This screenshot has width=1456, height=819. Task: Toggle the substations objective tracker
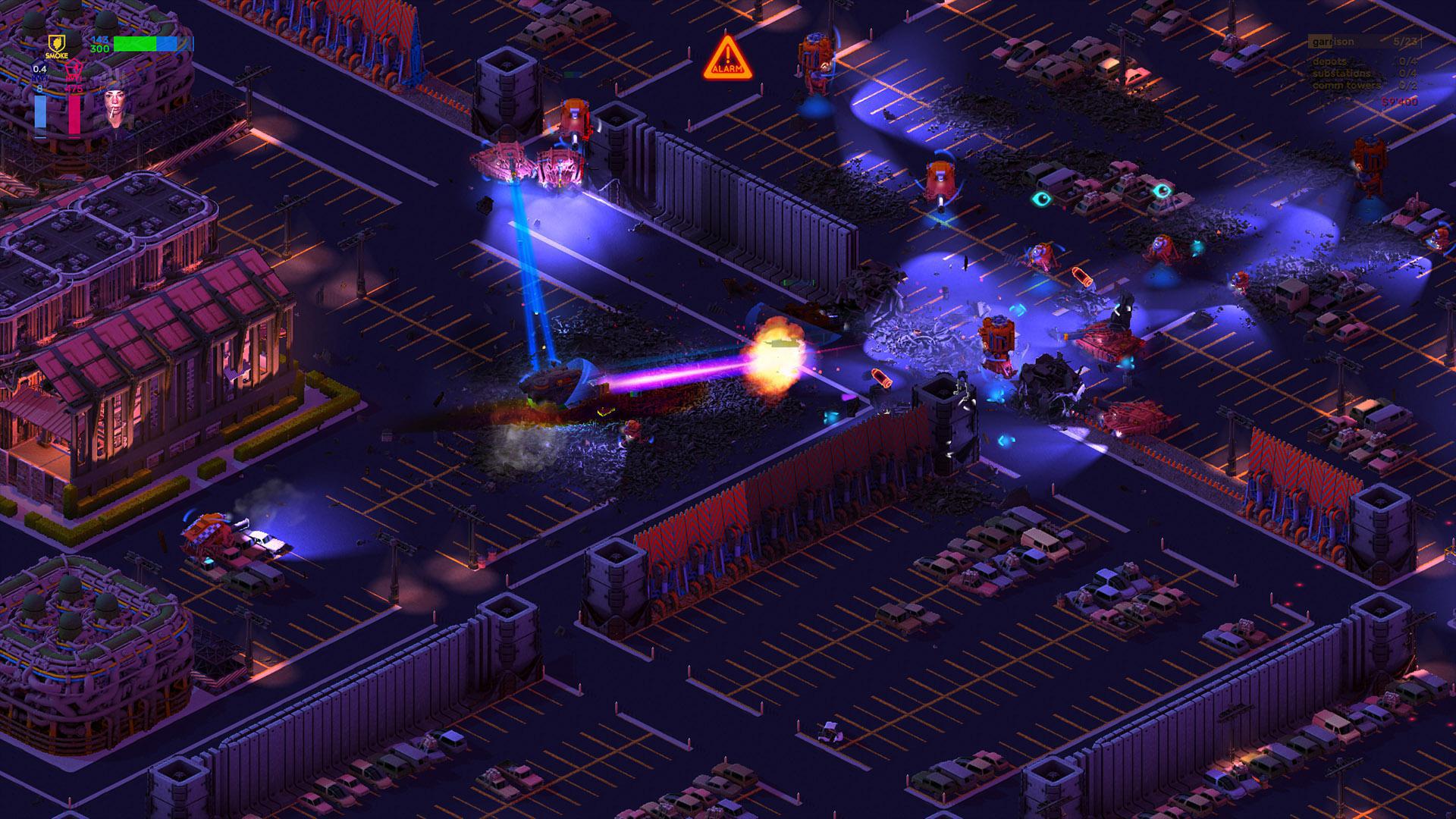pos(1341,74)
